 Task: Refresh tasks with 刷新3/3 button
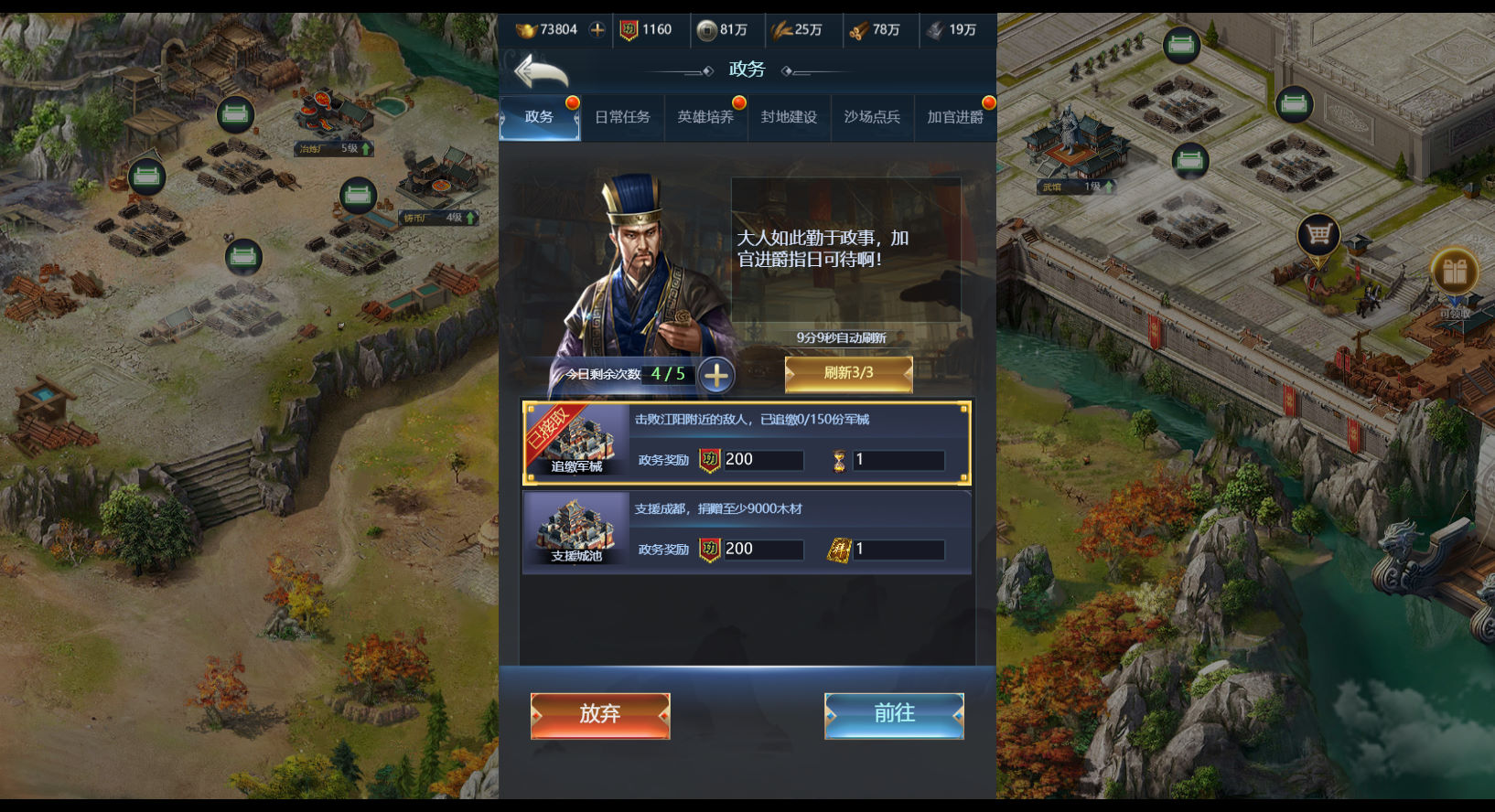848,373
